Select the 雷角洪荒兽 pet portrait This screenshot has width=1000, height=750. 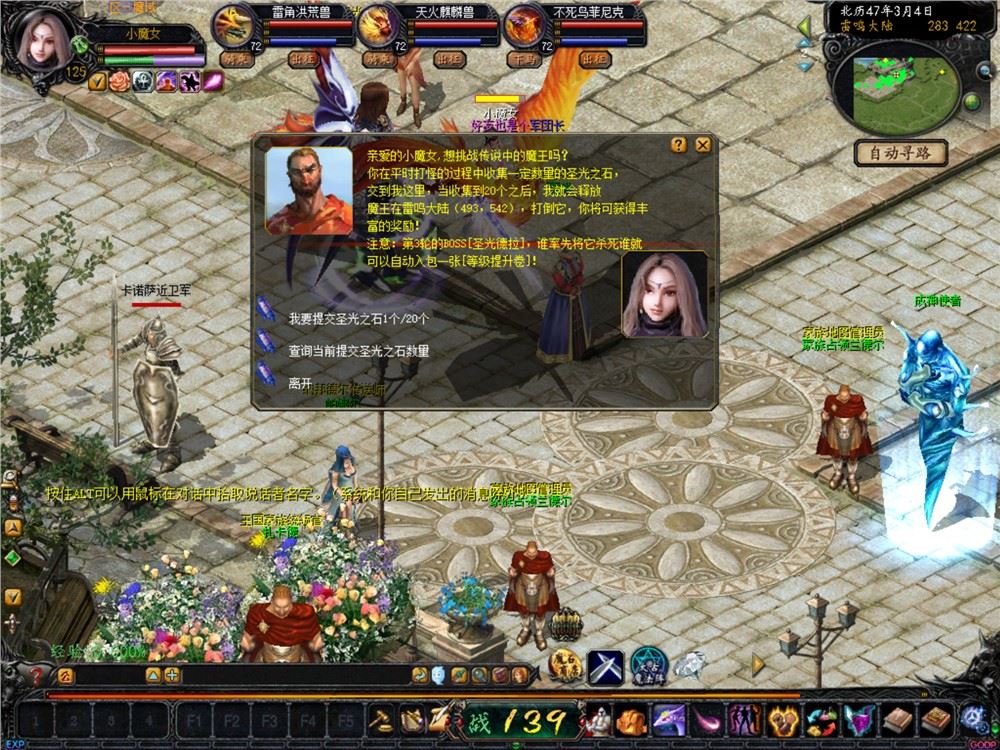(229, 26)
